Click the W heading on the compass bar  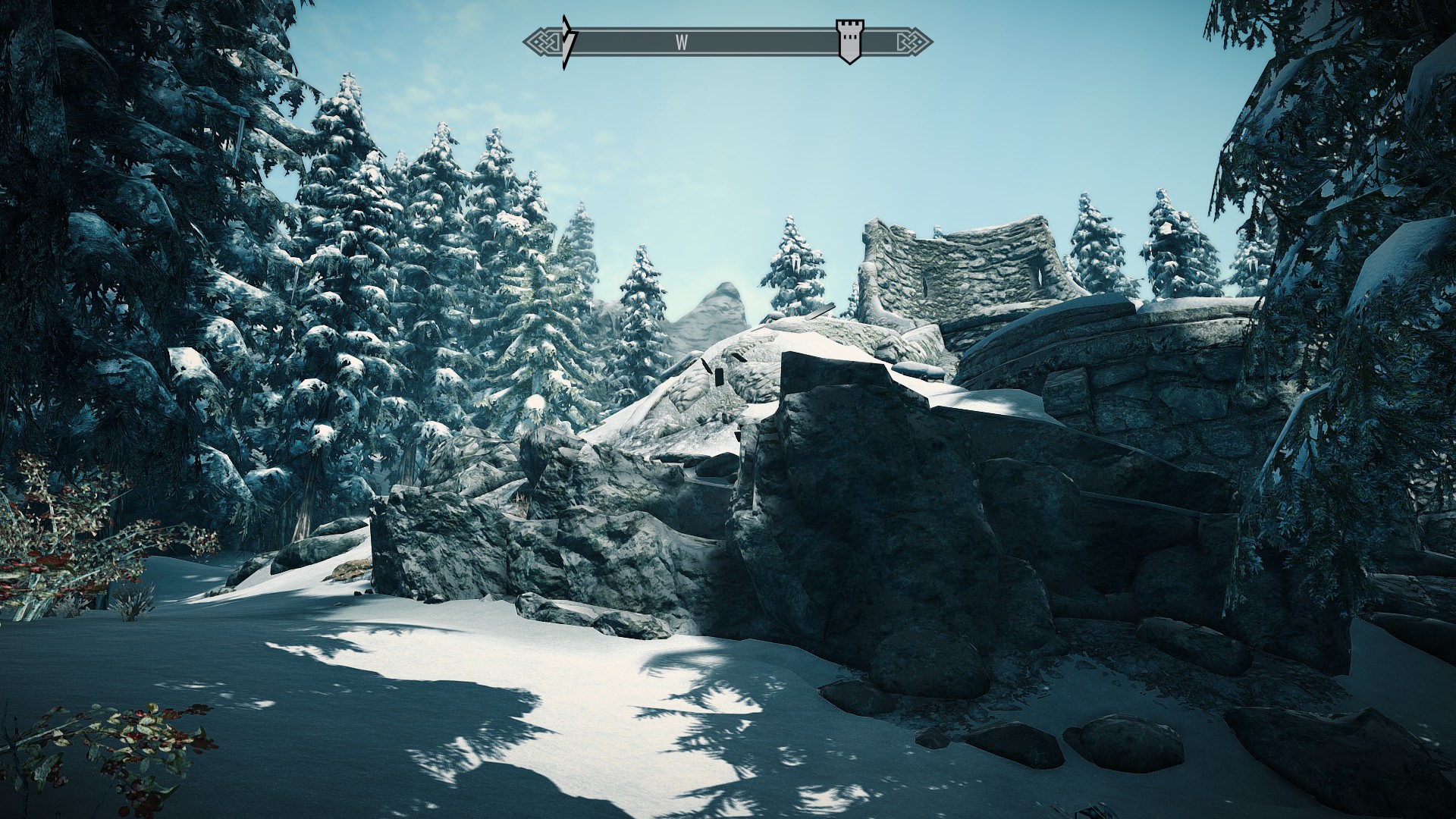tap(682, 43)
